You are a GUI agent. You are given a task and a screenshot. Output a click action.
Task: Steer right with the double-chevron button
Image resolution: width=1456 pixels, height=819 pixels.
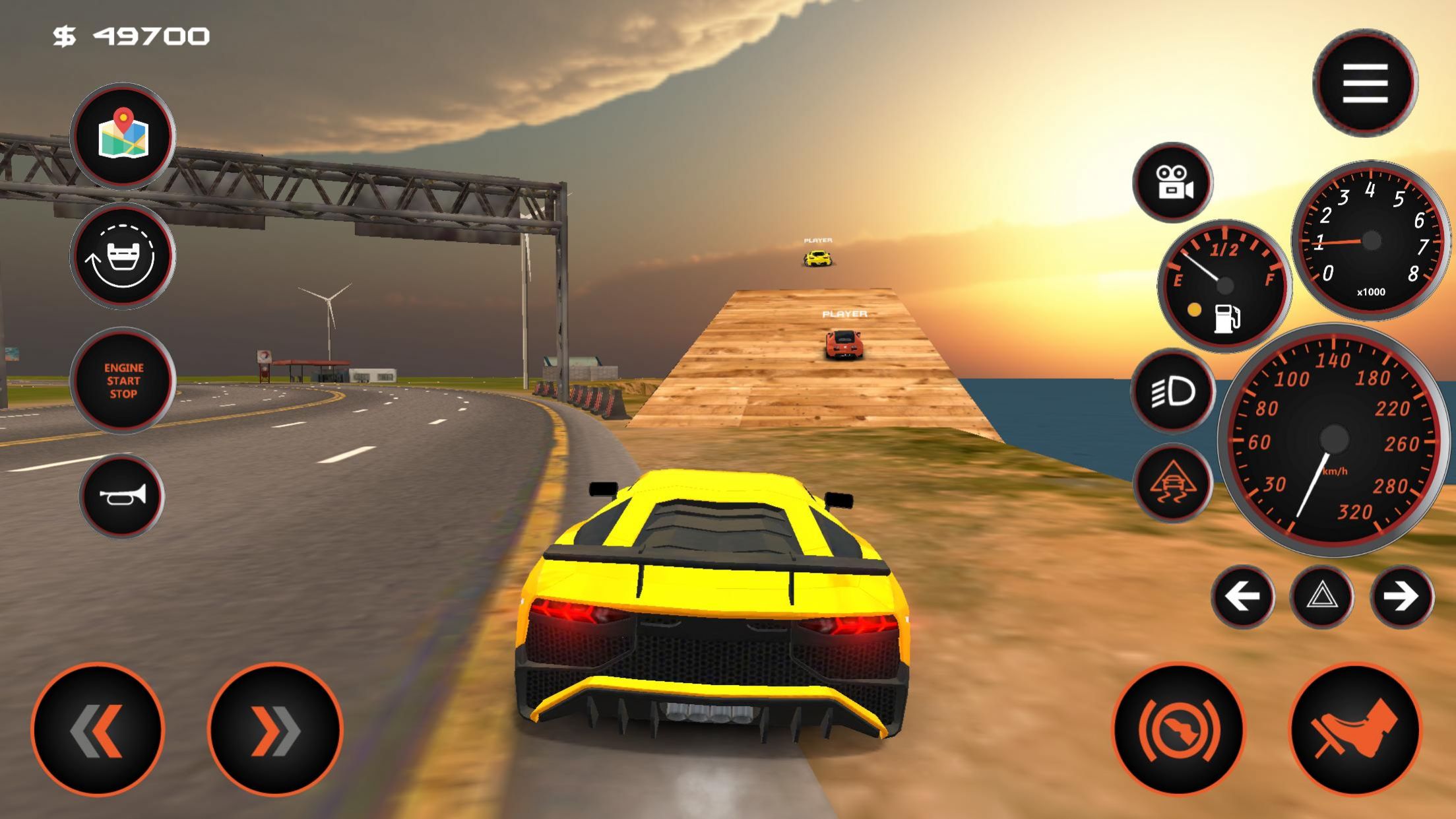click(x=275, y=729)
